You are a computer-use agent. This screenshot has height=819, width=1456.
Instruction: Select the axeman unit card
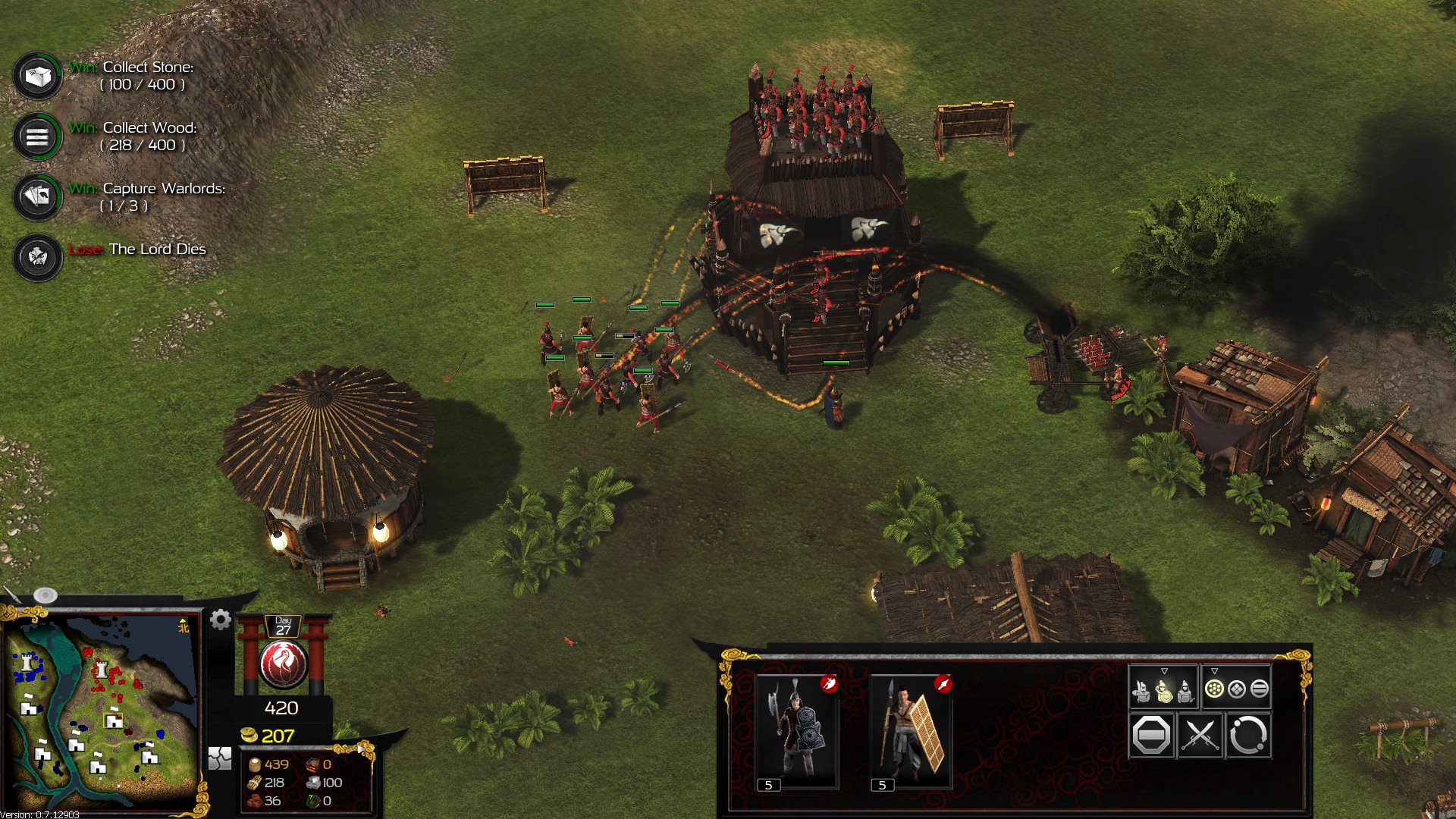pos(796,730)
